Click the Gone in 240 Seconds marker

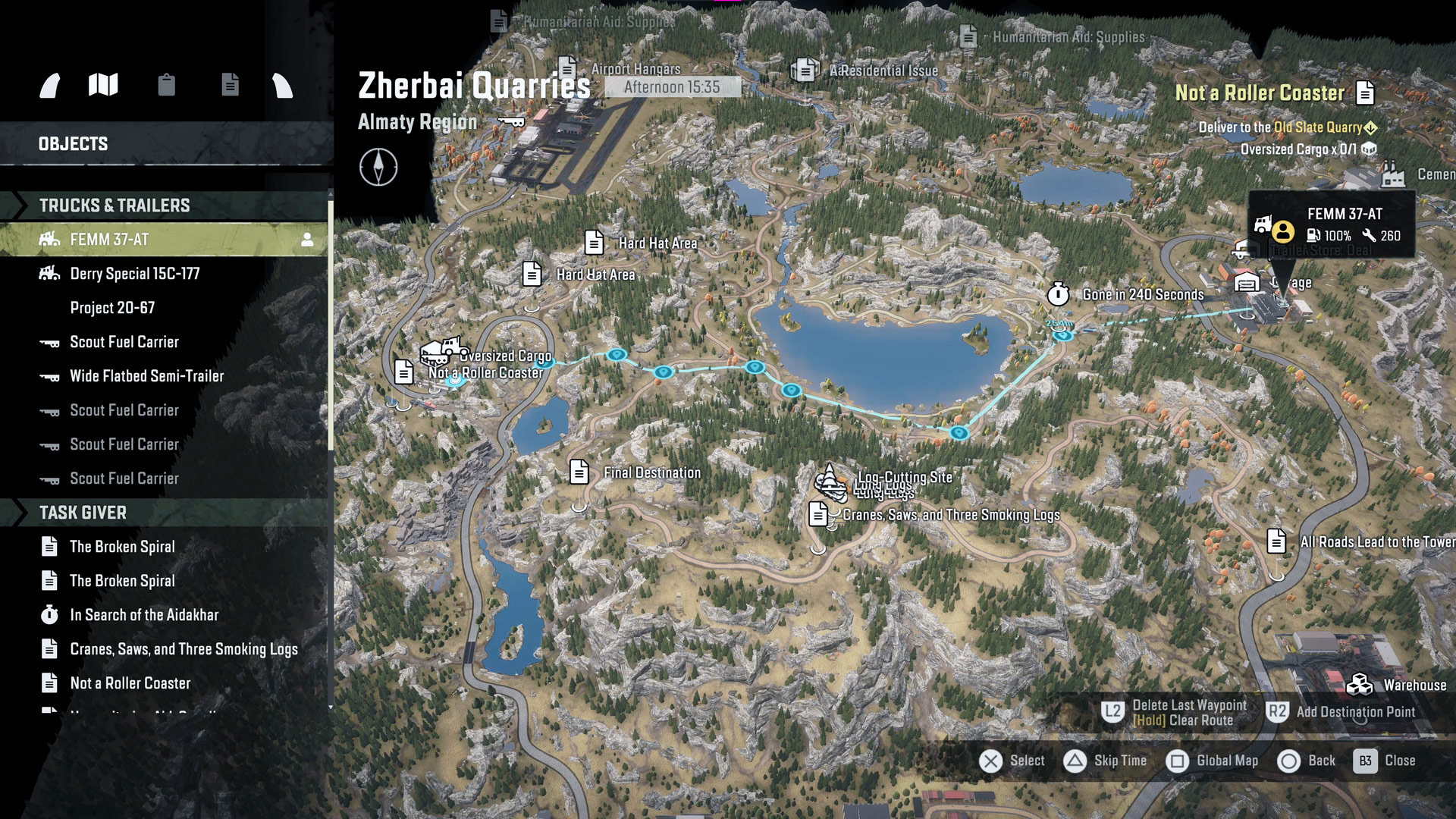pyautogui.click(x=1058, y=294)
